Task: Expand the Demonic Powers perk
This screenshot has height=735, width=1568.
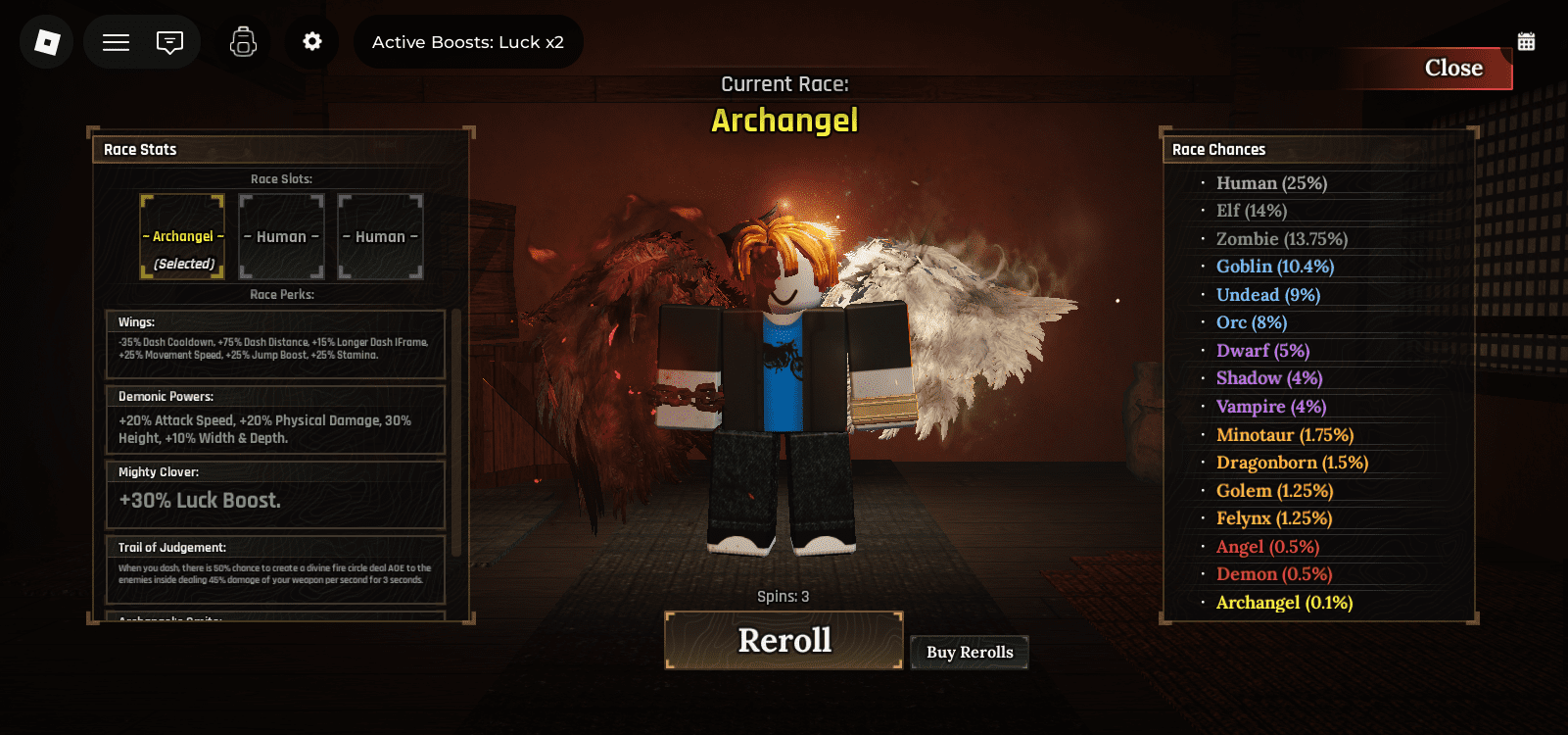Action: click(275, 419)
